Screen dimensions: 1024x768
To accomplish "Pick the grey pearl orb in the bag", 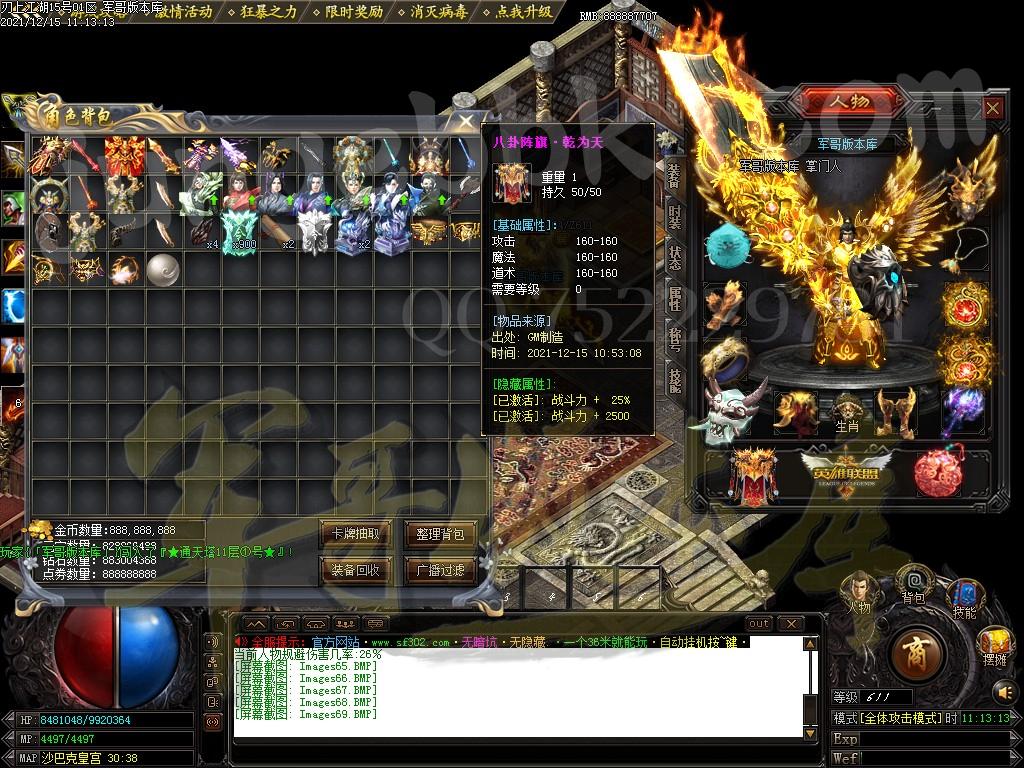I will [x=162, y=268].
